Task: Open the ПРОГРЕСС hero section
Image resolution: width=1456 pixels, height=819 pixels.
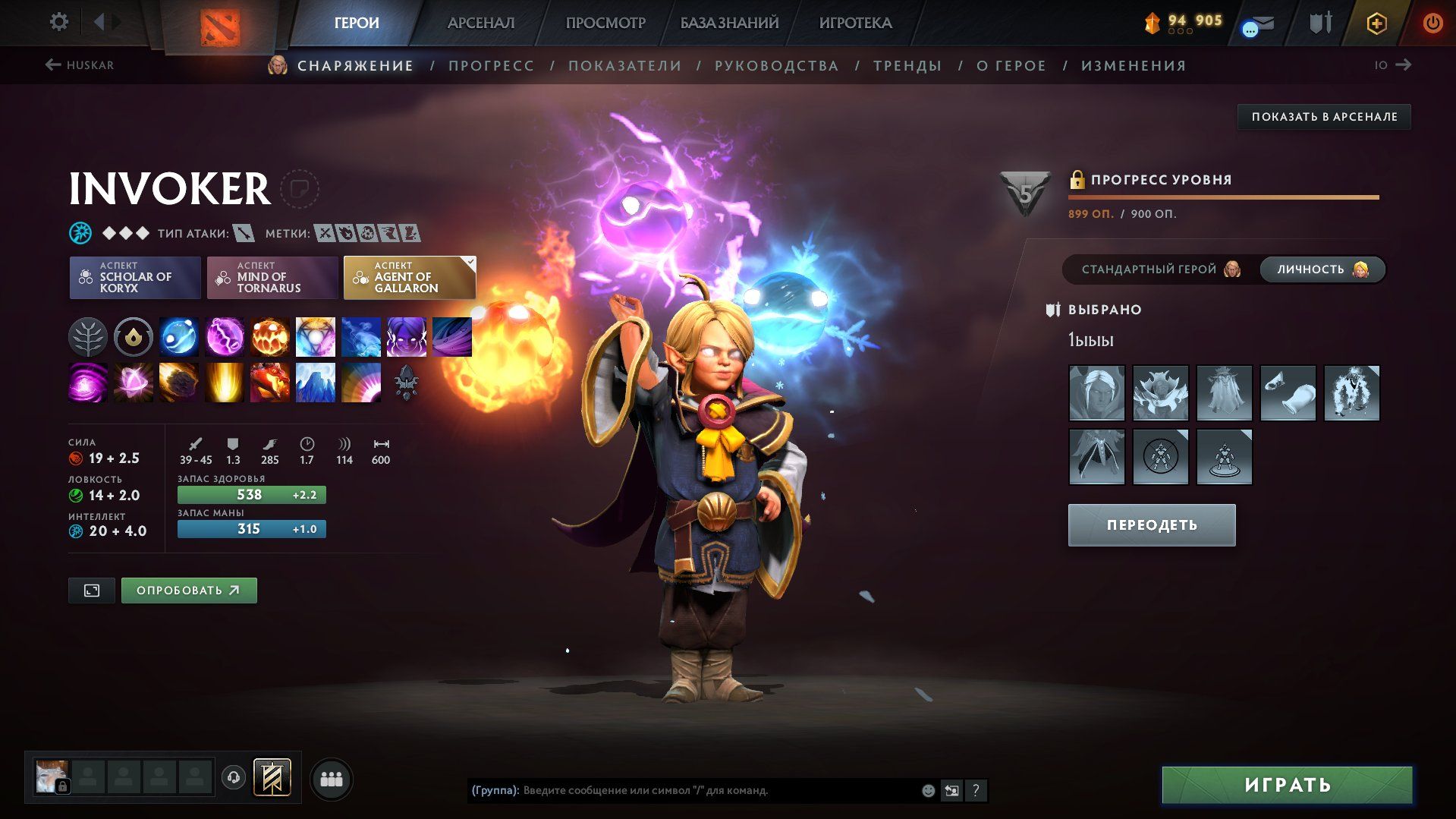Action: [x=491, y=66]
